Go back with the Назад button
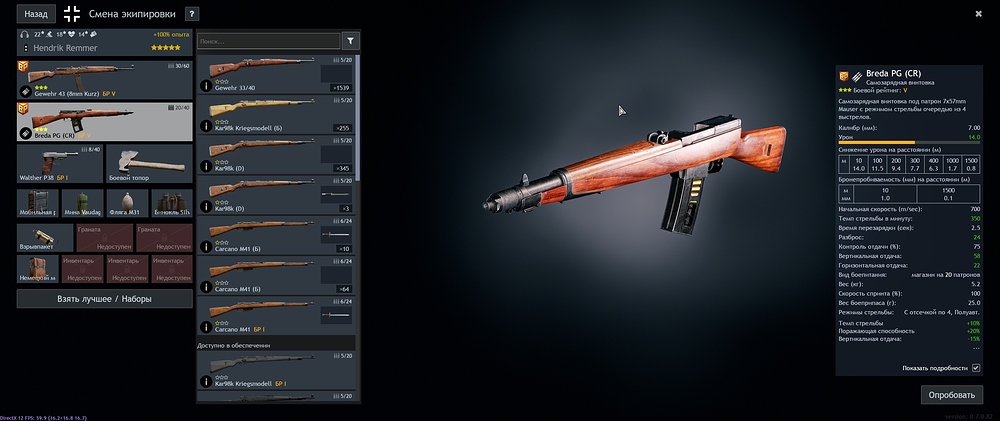Image resolution: width=1000 pixels, height=421 pixels. click(x=35, y=14)
